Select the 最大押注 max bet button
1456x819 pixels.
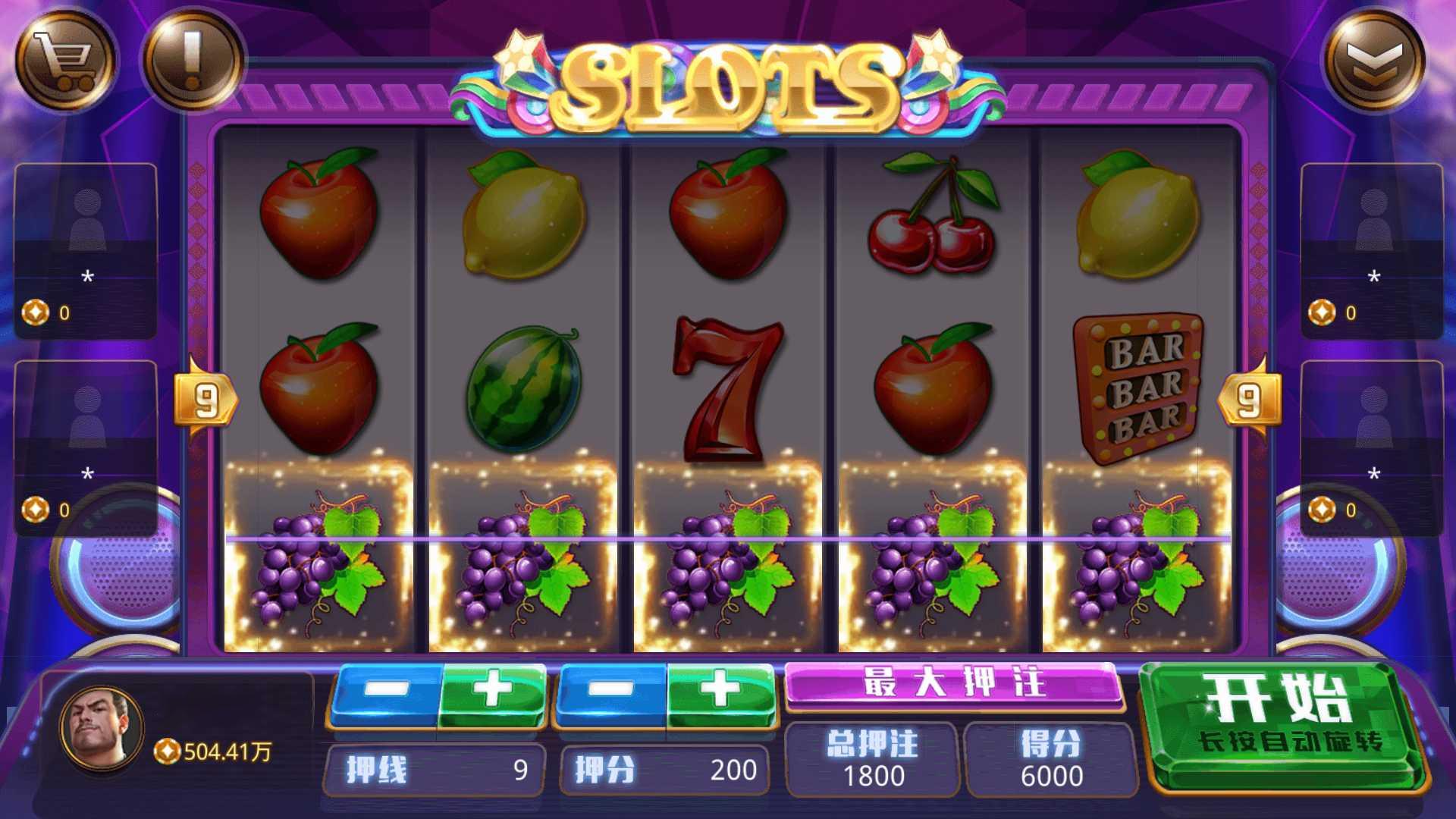coord(953,683)
